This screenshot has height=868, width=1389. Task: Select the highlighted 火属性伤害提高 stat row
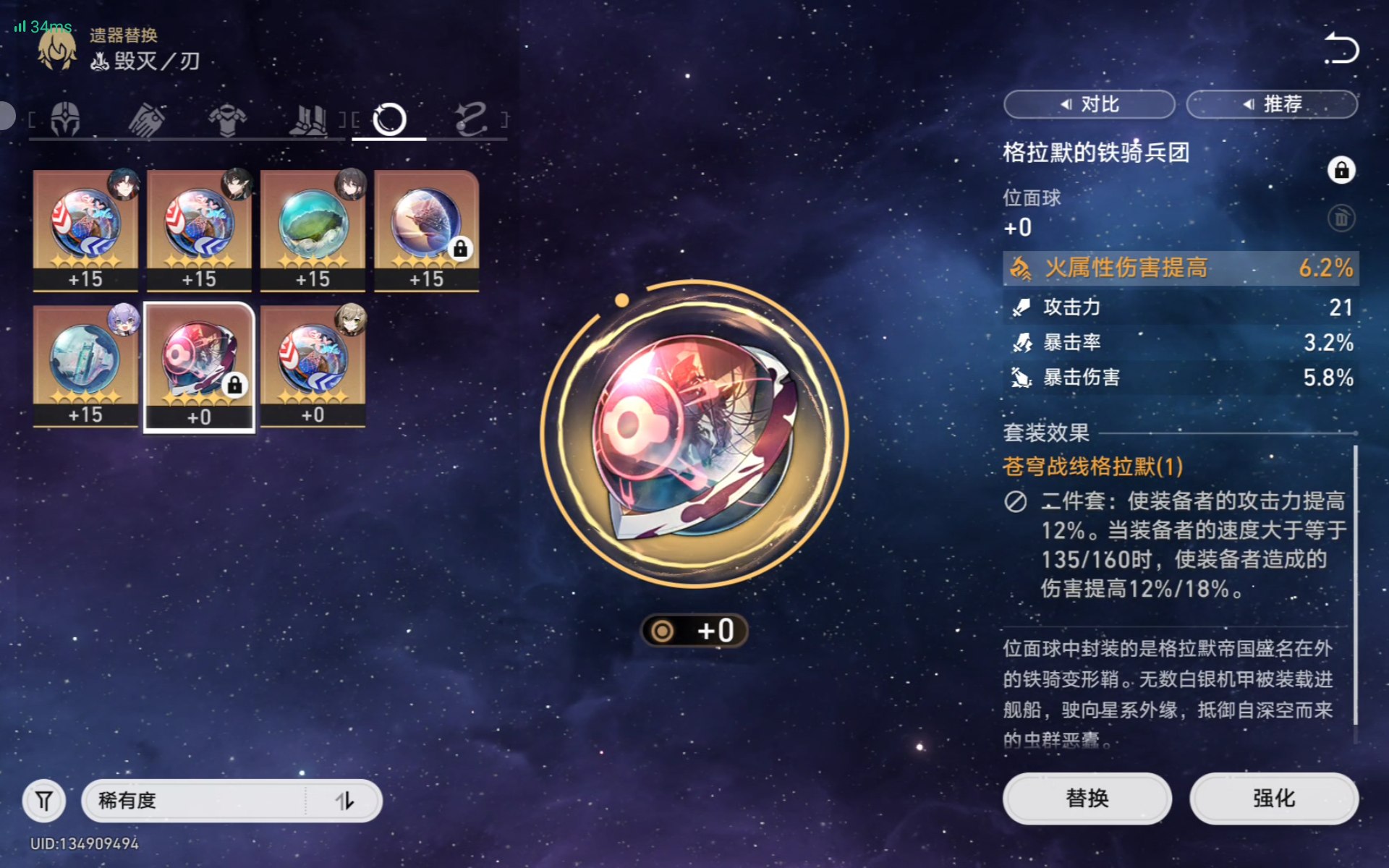[1179, 268]
